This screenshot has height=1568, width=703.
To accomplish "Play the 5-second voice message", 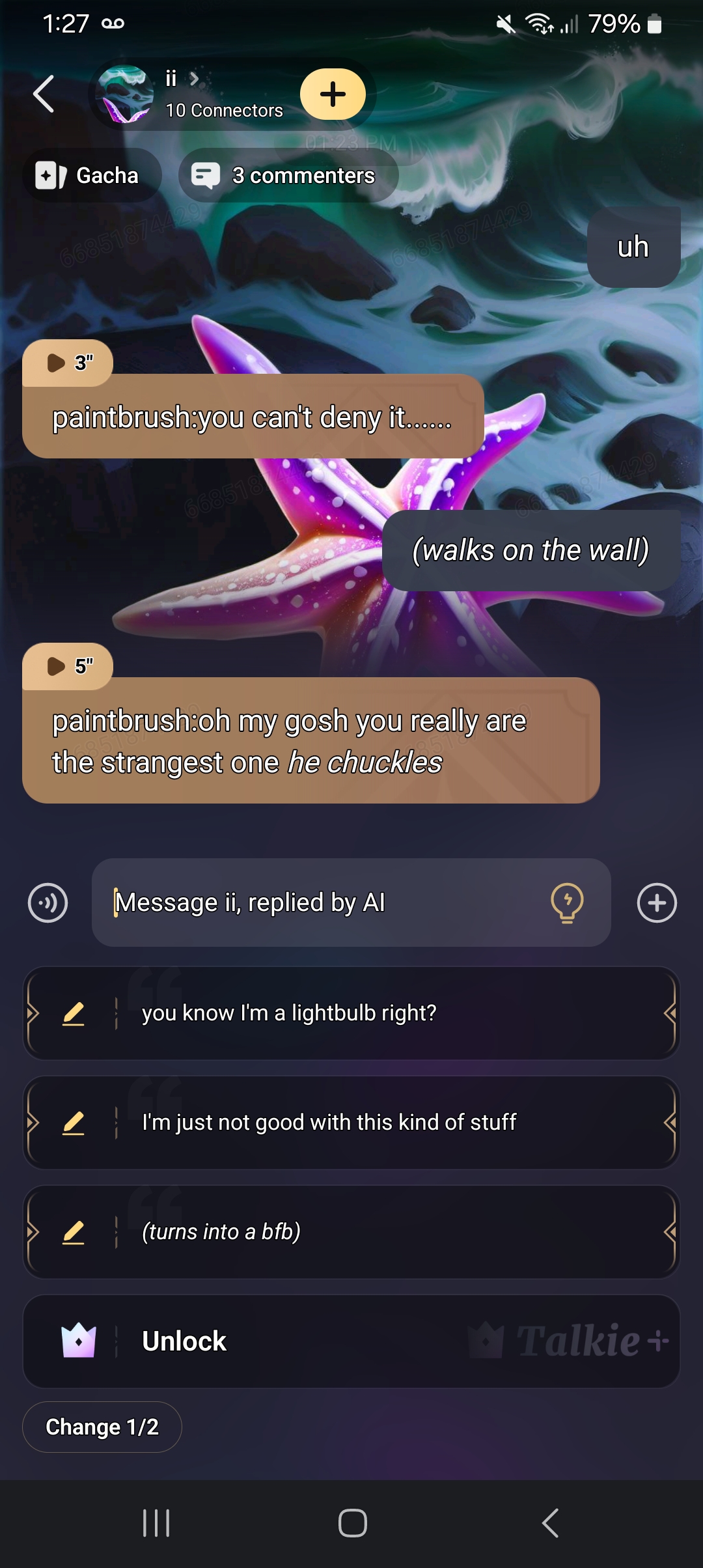I will click(68, 666).
